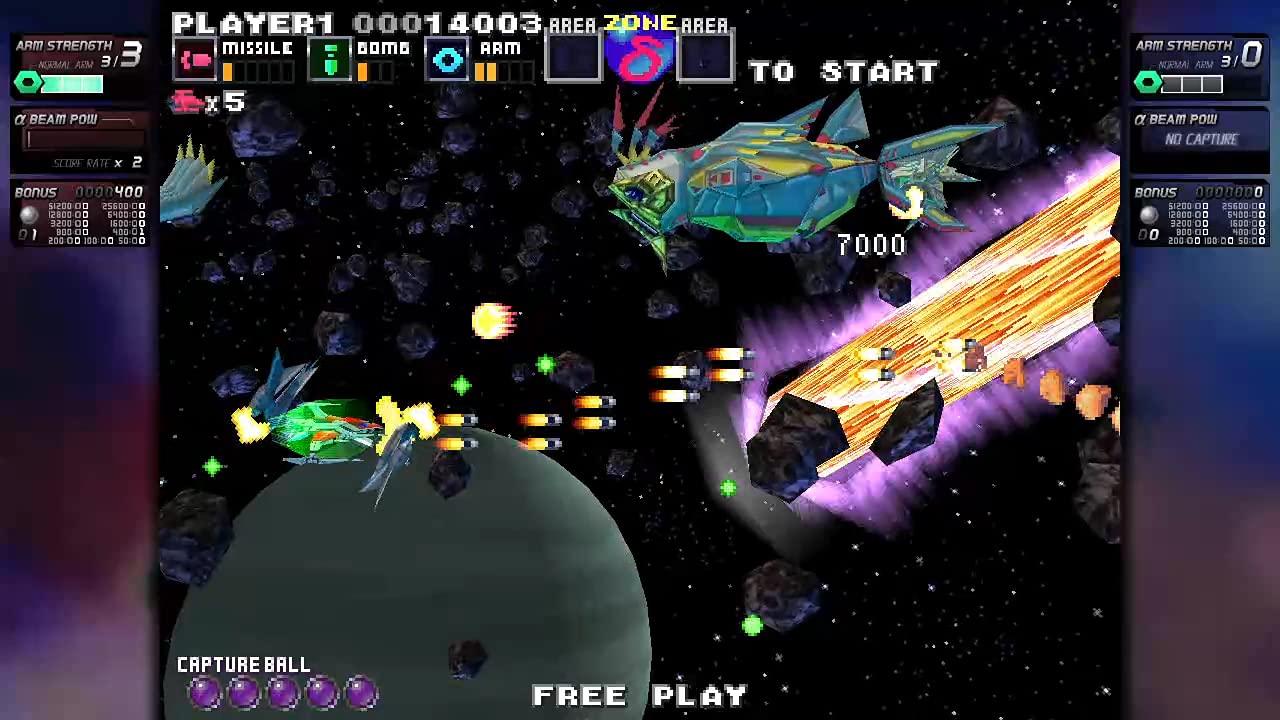Viewport: 1280px width, 720px height.
Task: Click the green hexagon on right Arm Strength panel
Action: [x=1148, y=83]
